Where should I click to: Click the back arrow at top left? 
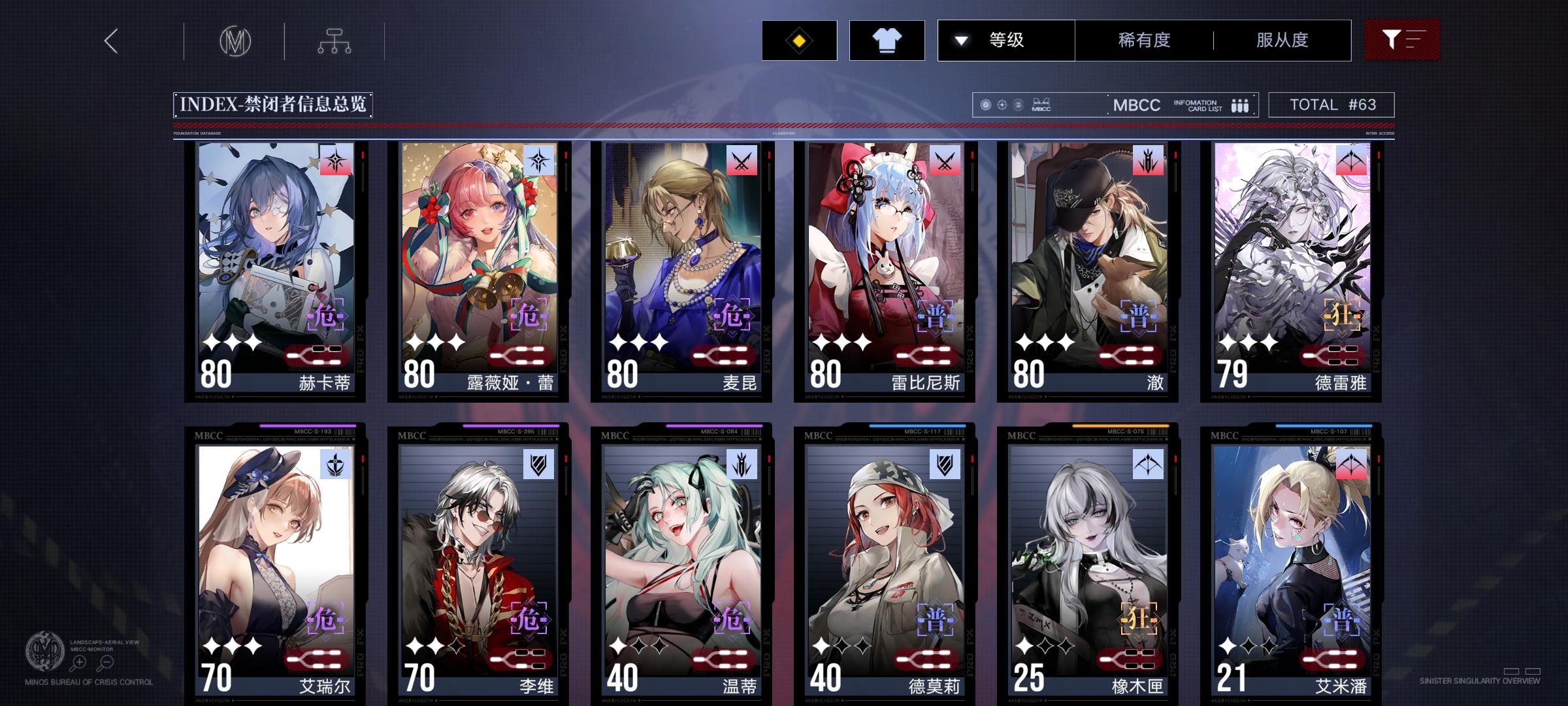pos(111,41)
